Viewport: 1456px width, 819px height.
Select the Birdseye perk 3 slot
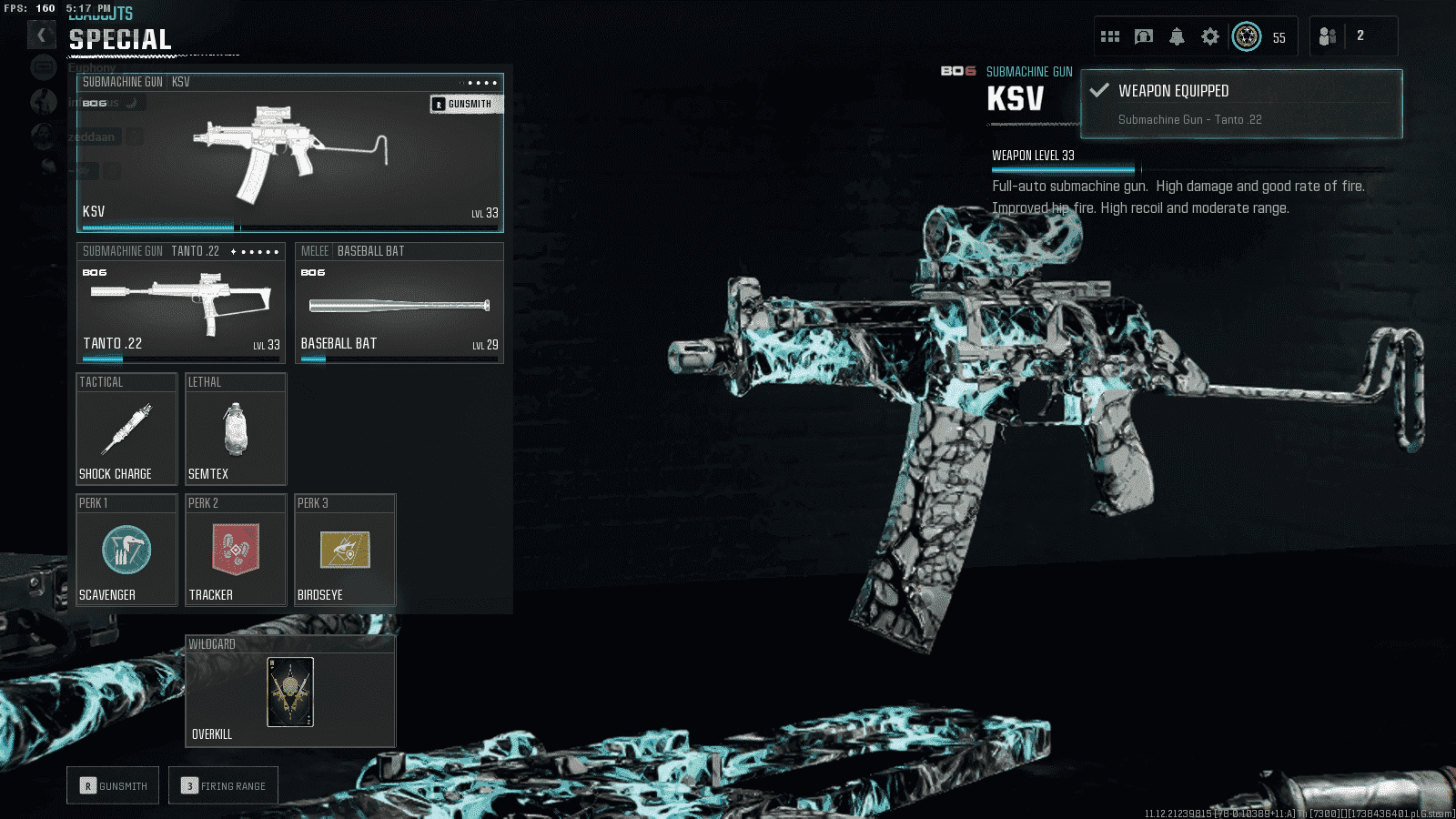tap(345, 551)
